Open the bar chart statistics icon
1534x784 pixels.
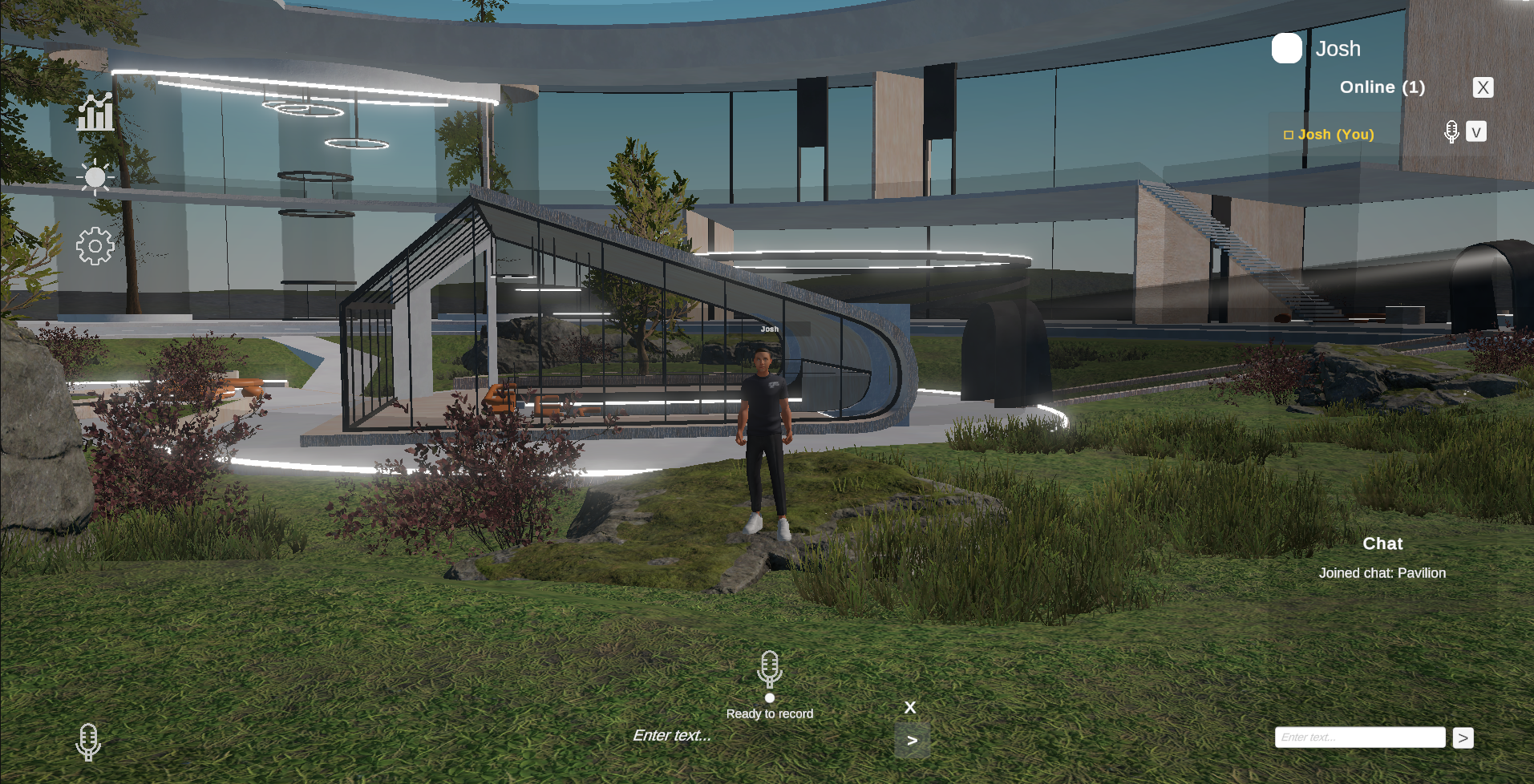(95, 112)
